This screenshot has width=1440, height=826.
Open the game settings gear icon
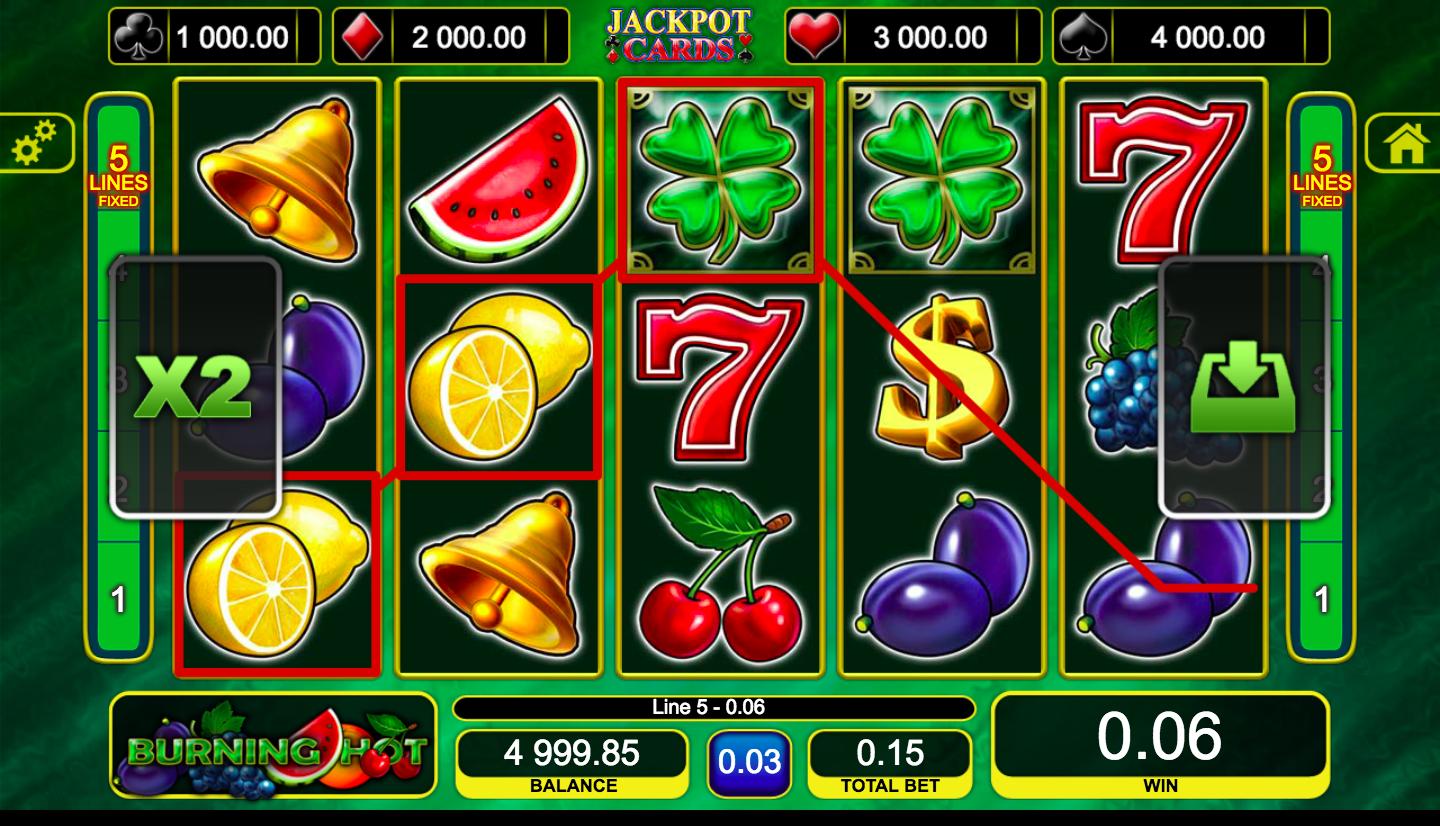coord(35,142)
